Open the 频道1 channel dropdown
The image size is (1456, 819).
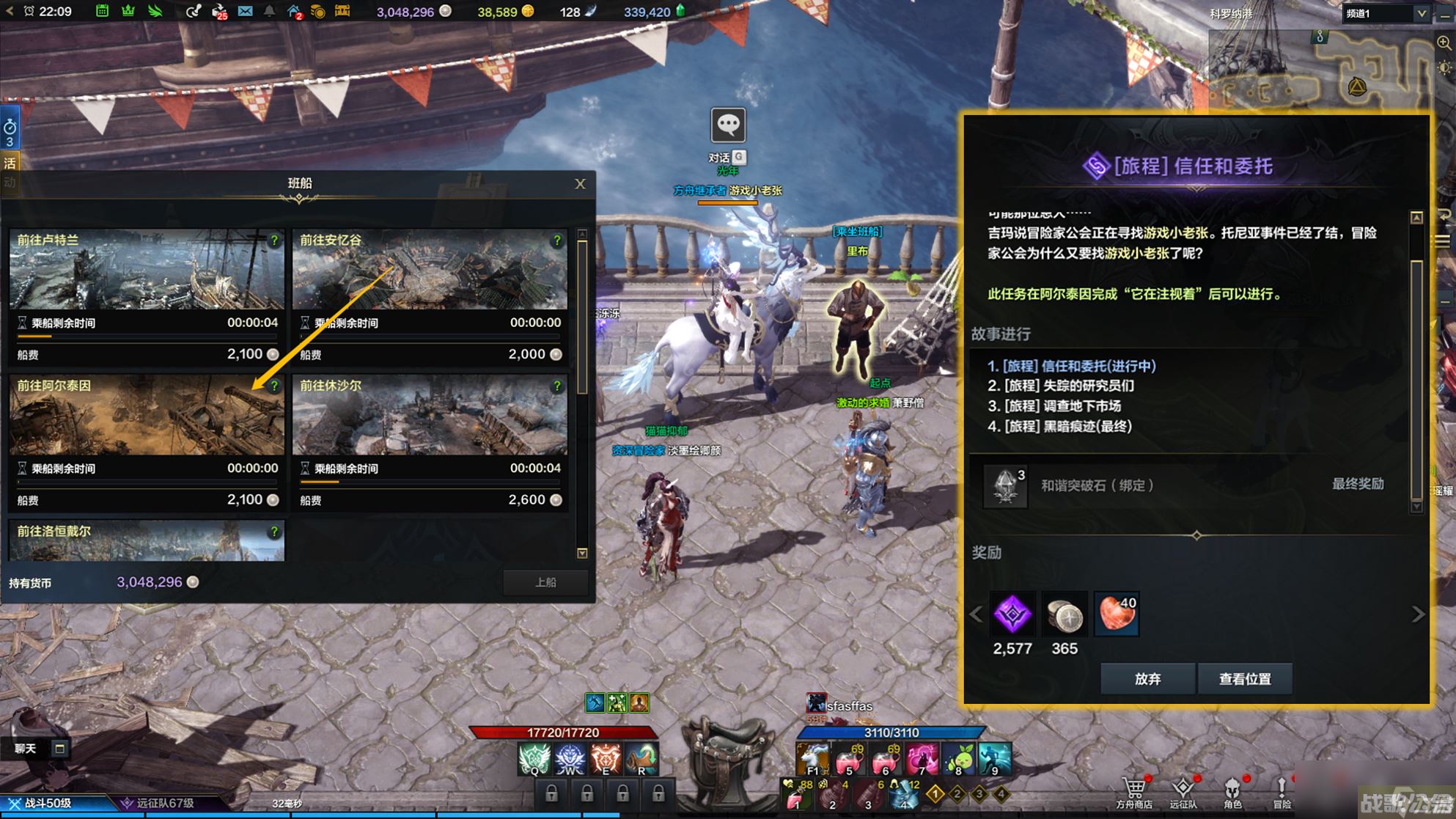tap(1386, 13)
